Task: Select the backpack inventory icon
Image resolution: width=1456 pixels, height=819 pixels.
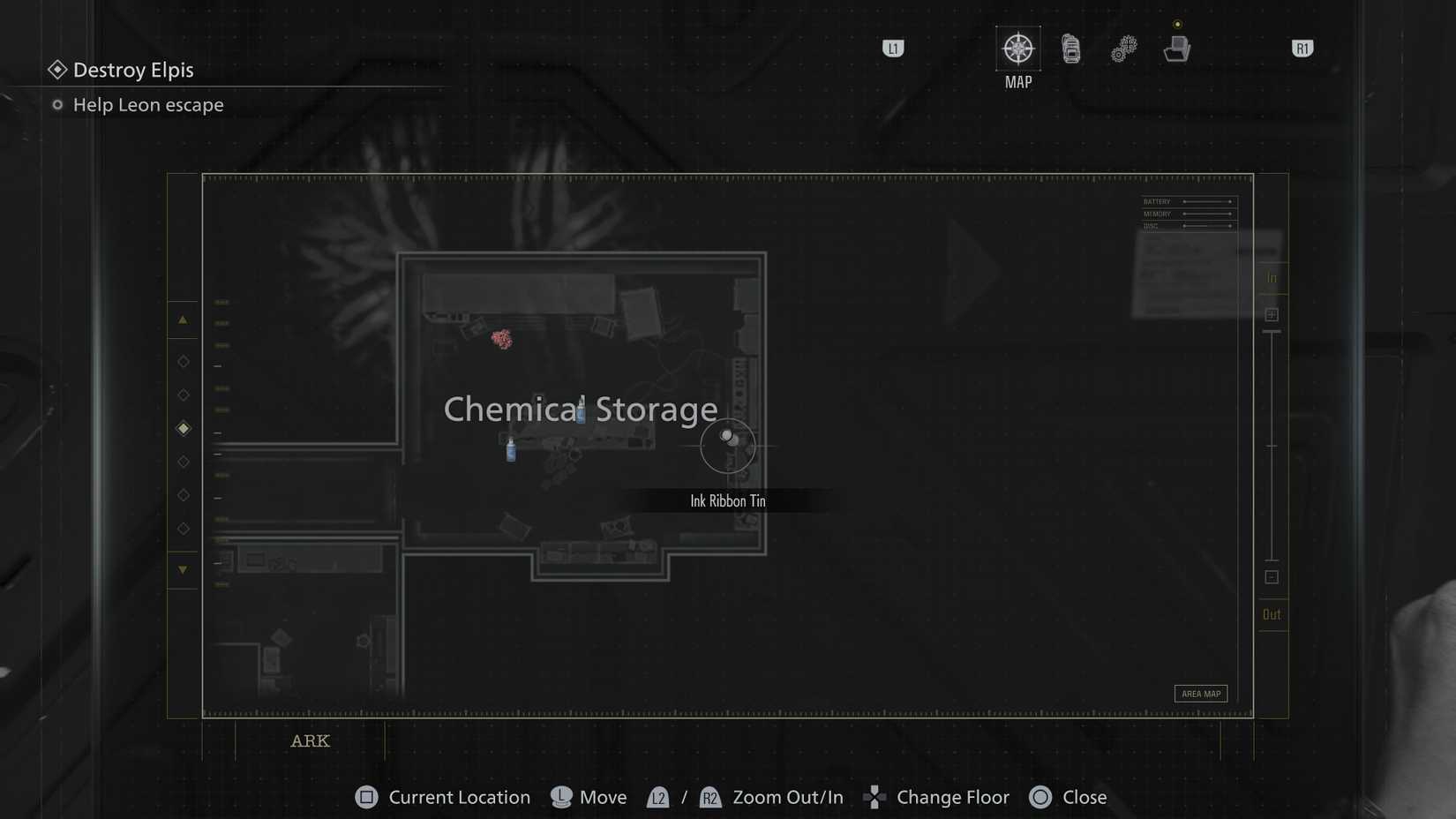Action: click(x=1071, y=50)
